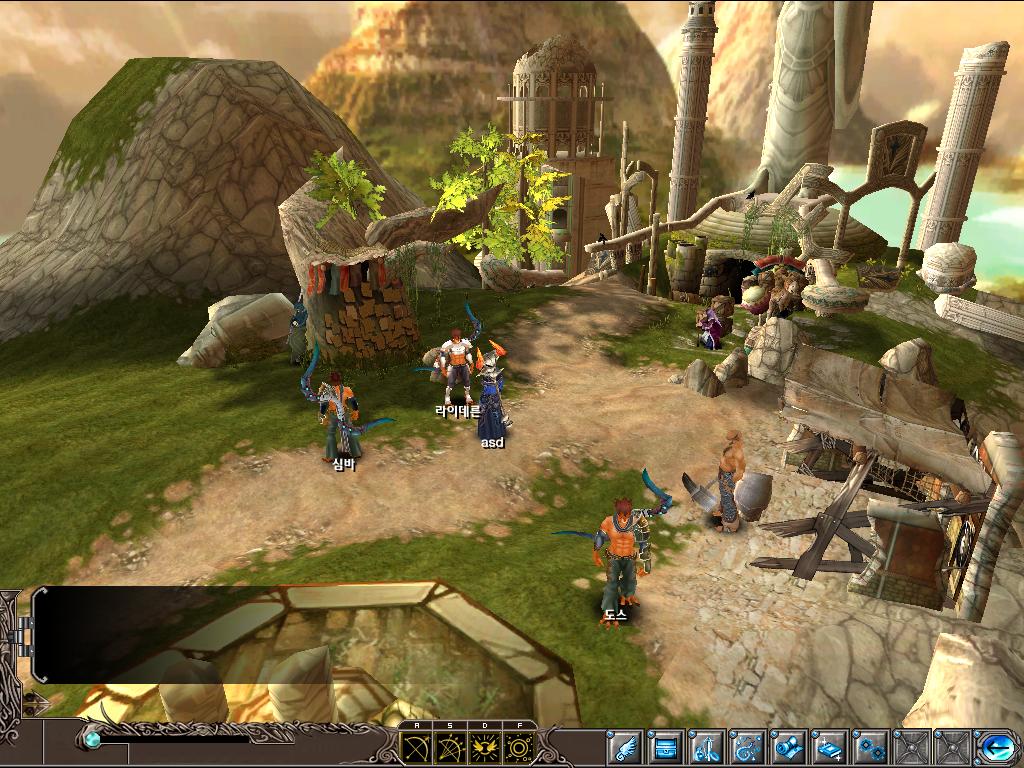Viewport: 1024px width, 768px height.
Task: Click the sword and arrow equipment button
Action: 707,747
